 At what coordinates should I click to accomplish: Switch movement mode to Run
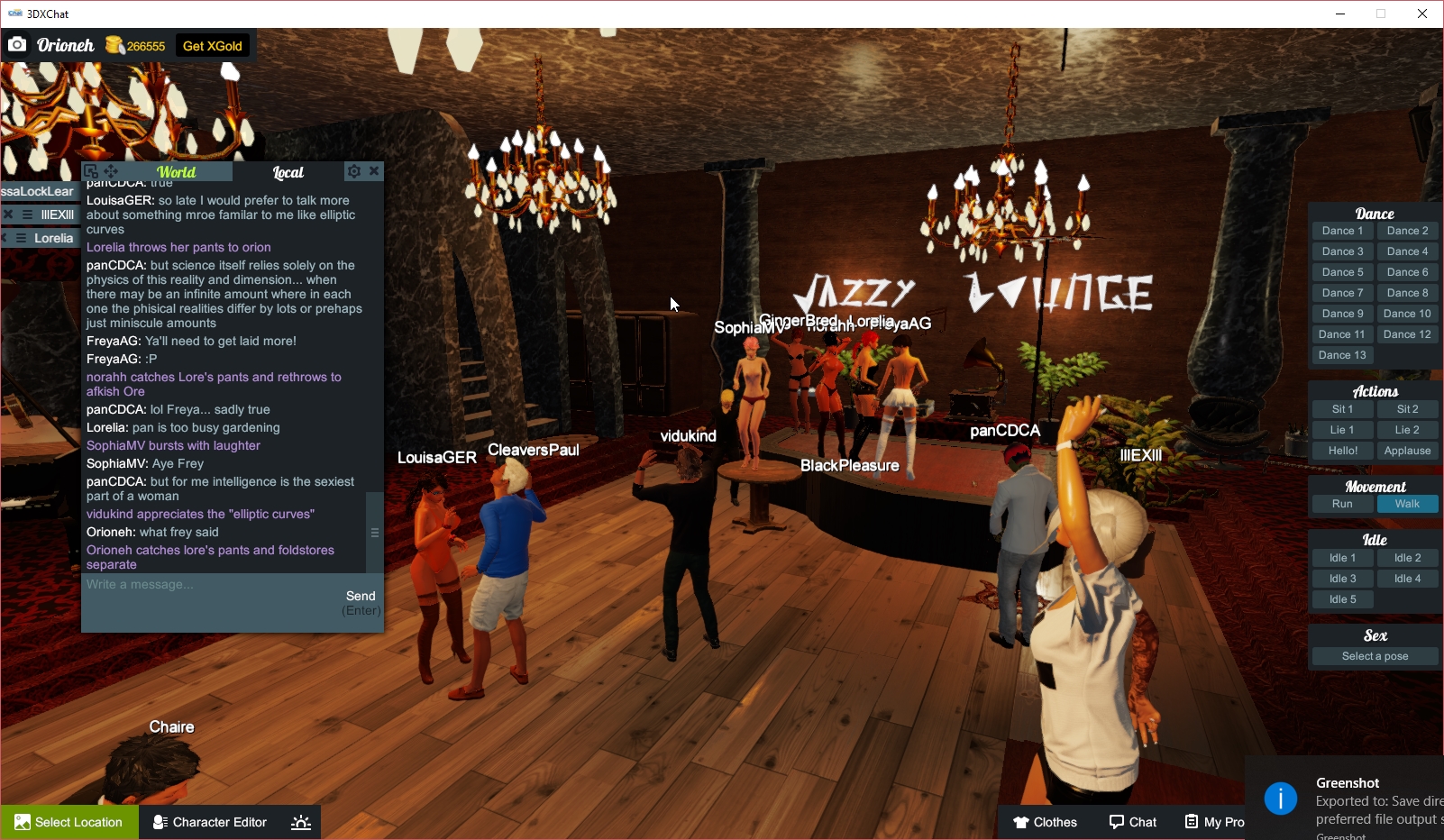[1342, 504]
